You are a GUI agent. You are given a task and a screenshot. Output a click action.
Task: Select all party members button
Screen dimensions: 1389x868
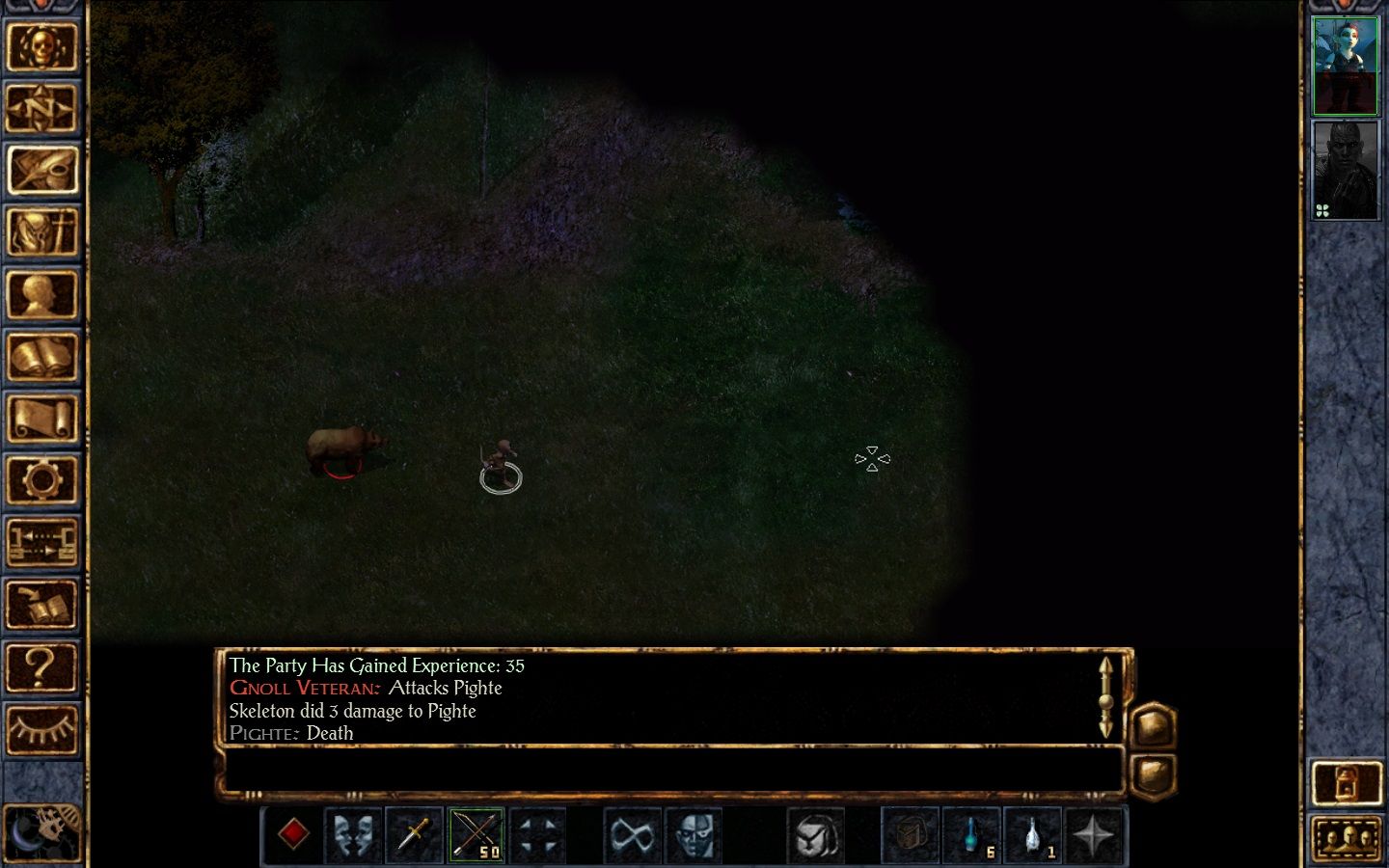click(1347, 837)
